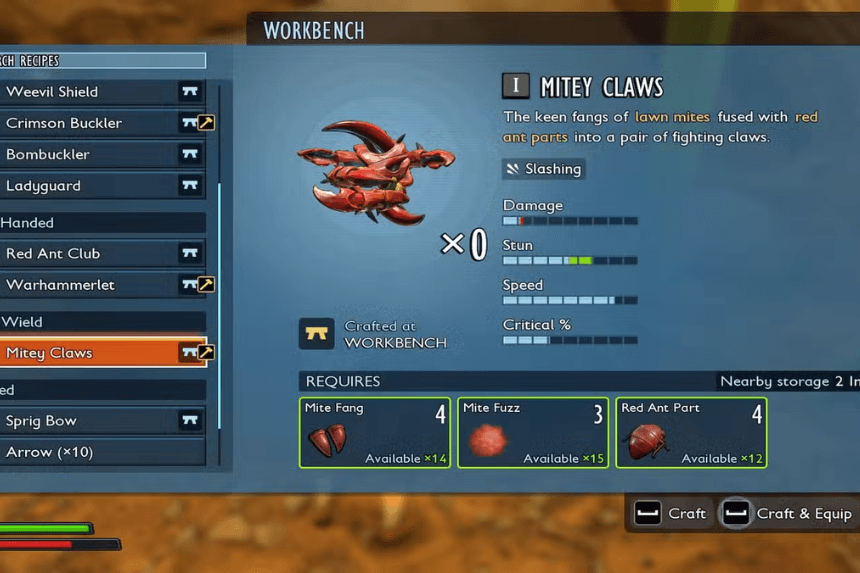
Task: Choose Craft & Equip for Mitey Claws
Action: point(789,514)
